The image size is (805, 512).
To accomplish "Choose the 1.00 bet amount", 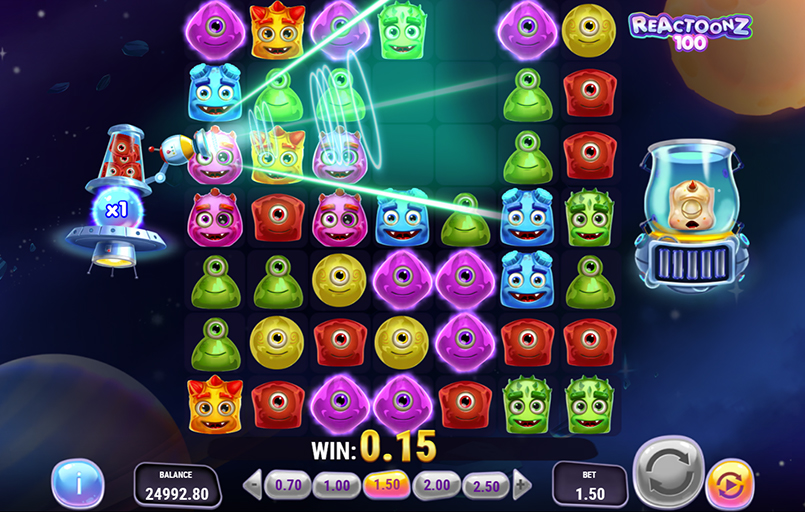I will 336,486.
